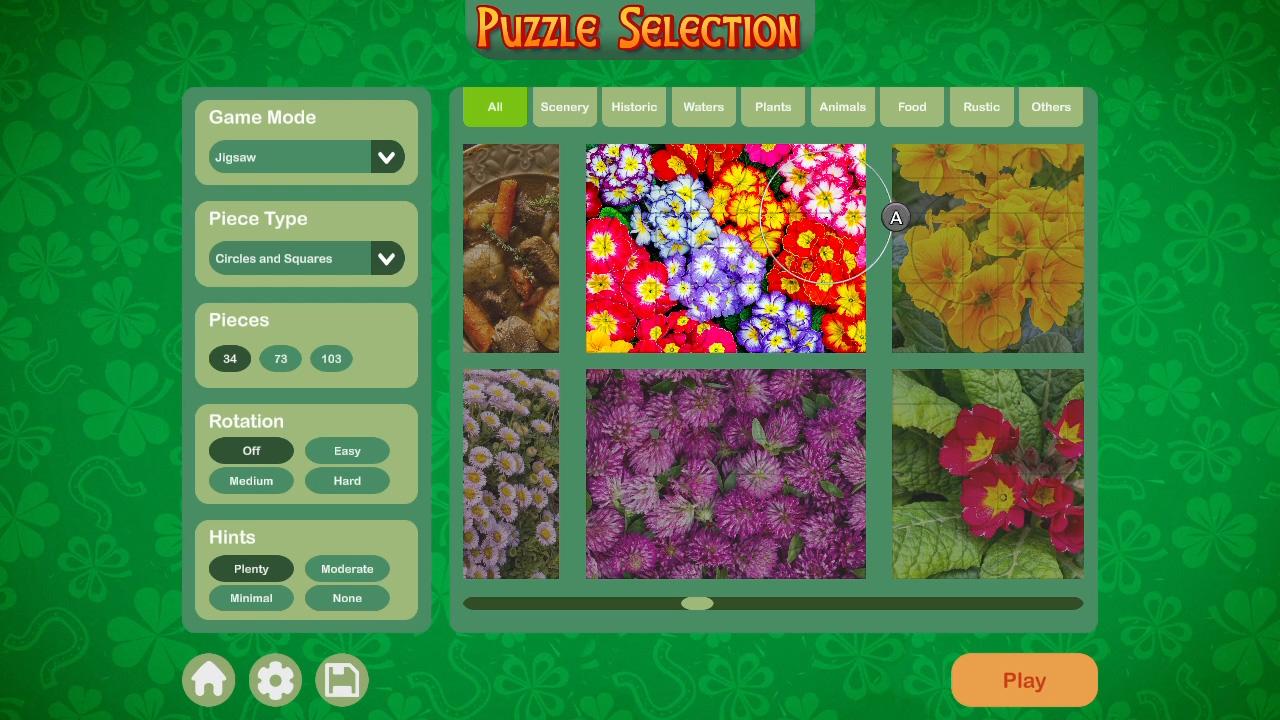Choose the stew pot food puzzle image
1280x720 pixels.
510,248
